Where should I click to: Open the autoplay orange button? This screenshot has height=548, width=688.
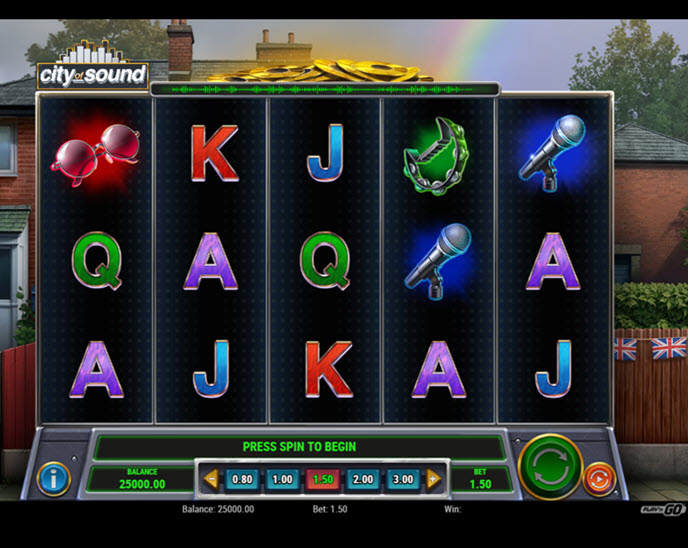coord(598,478)
